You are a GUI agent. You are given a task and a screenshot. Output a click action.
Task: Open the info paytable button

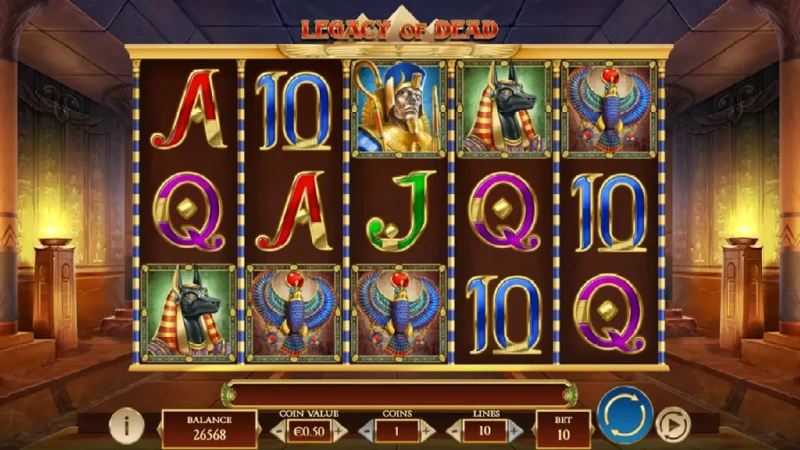126,427
